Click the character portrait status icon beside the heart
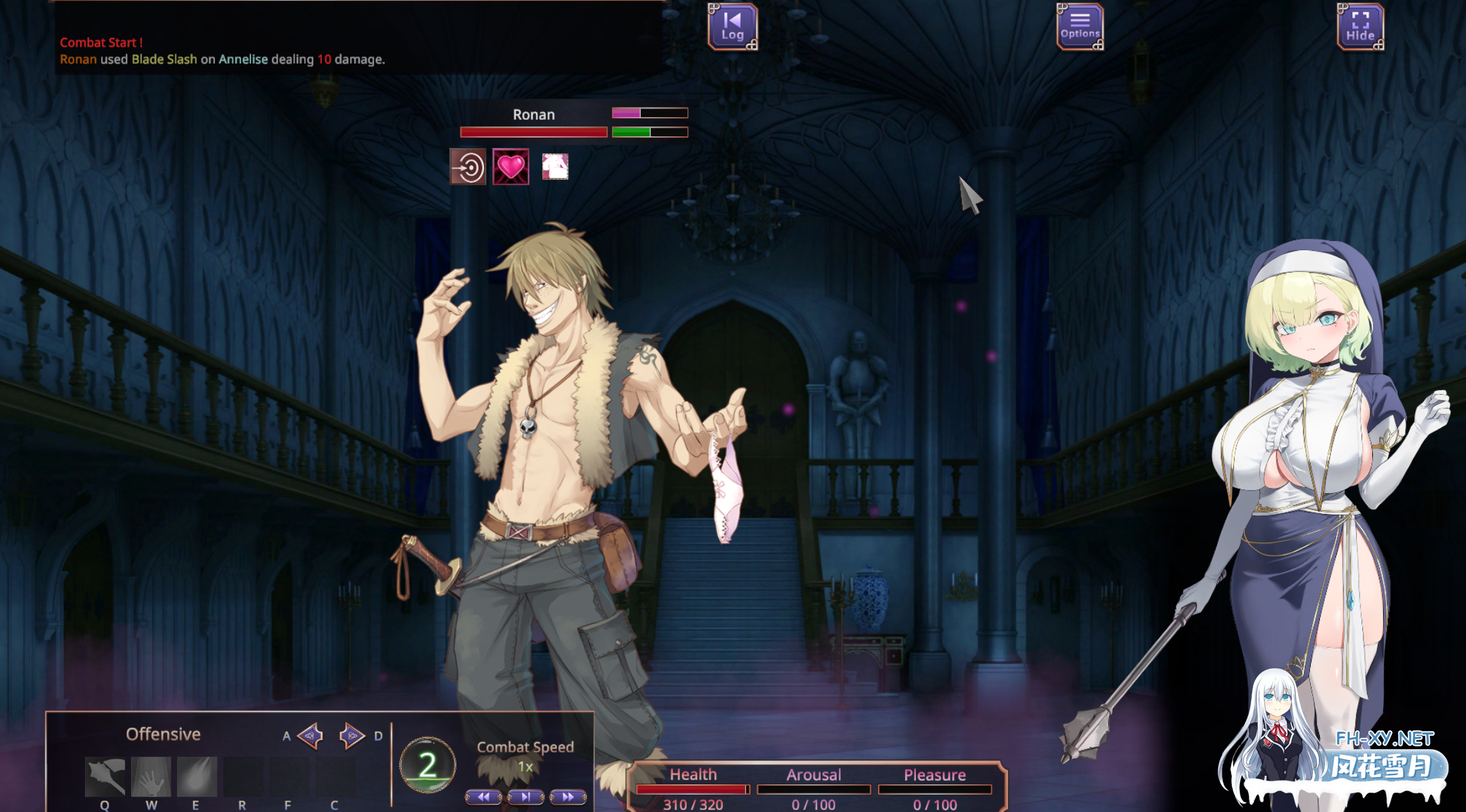The image size is (1466, 812). click(554, 167)
